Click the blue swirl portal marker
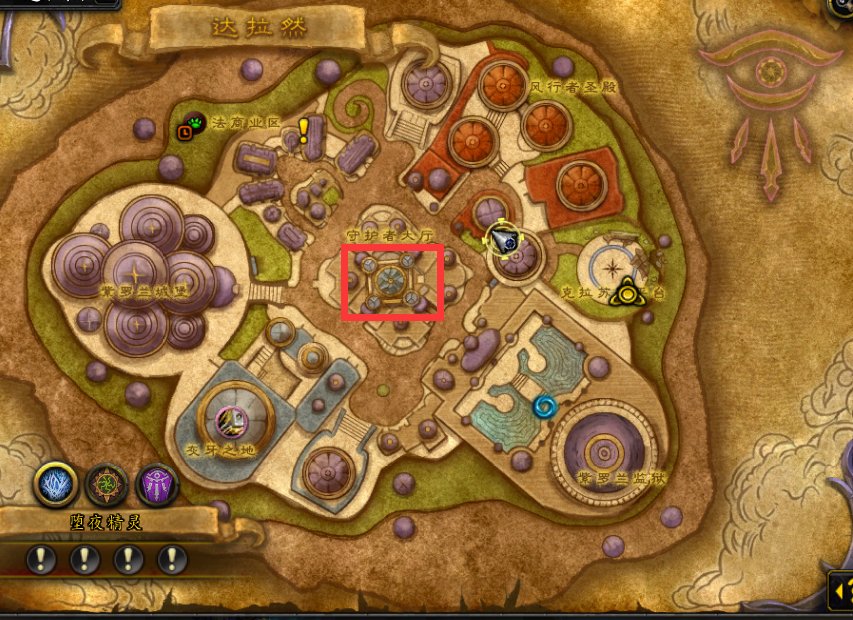This screenshot has height=620, width=853. click(545, 406)
